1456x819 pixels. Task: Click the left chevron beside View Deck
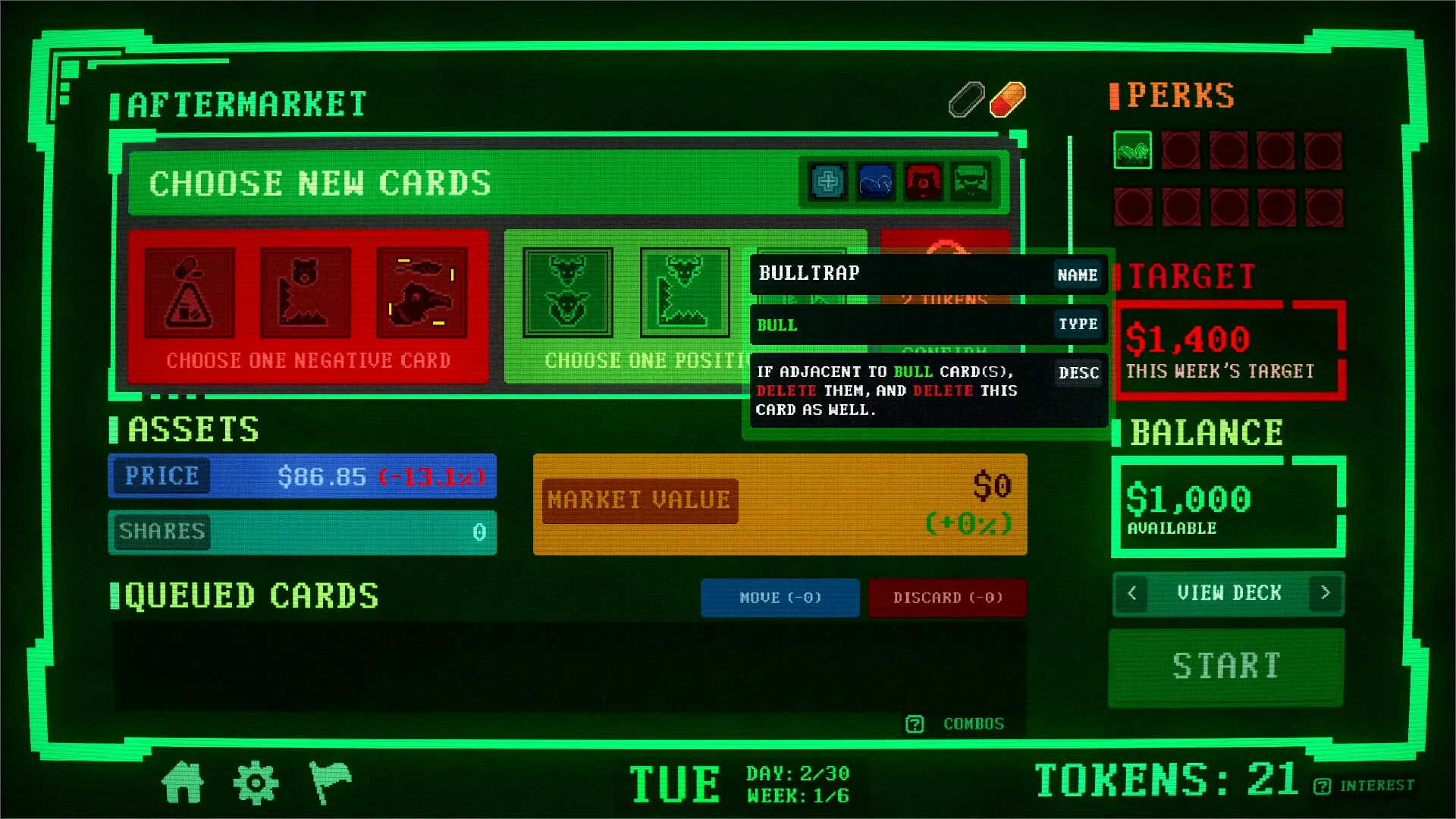[1131, 594]
